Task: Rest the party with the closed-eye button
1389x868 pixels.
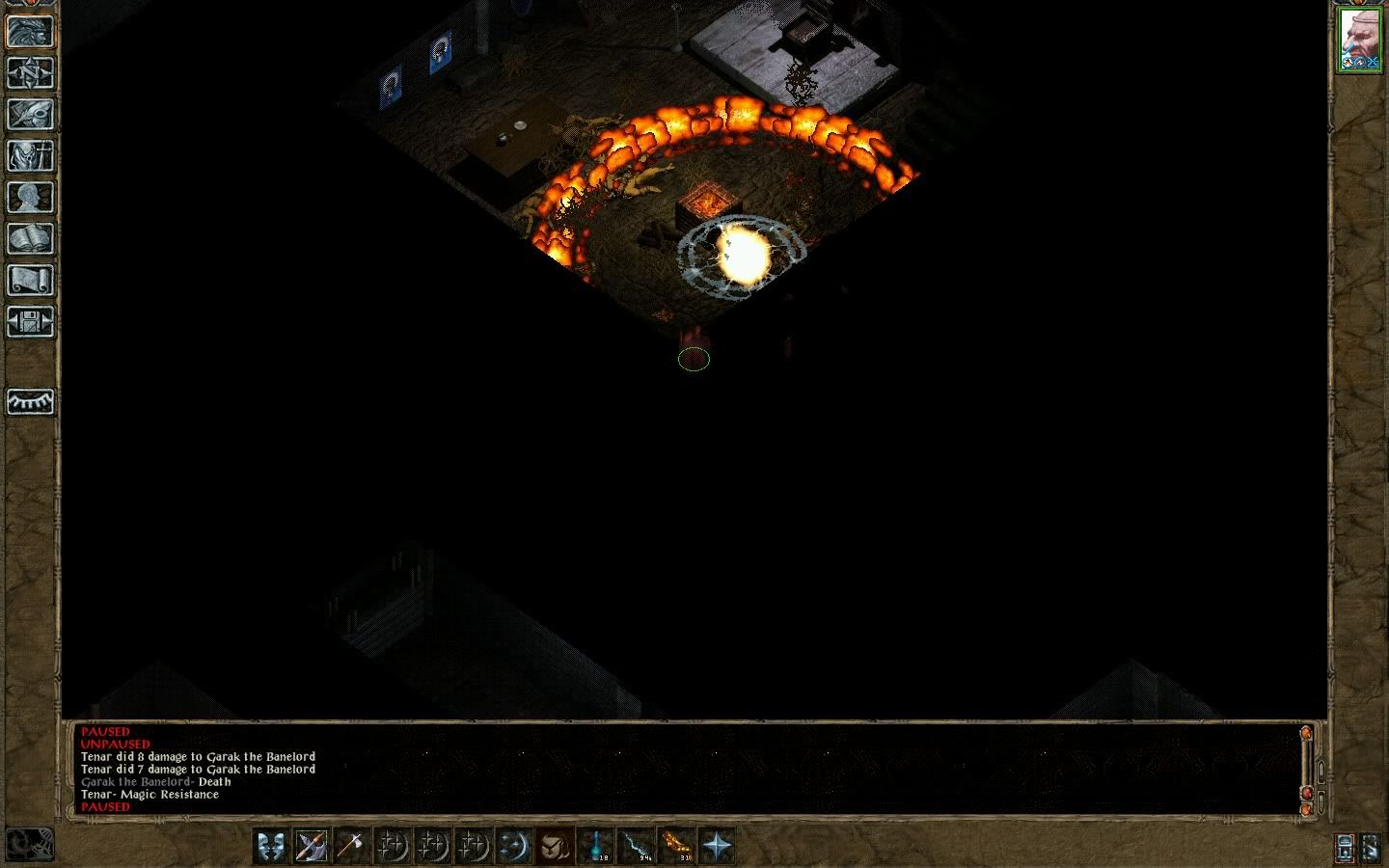Action: [30, 401]
